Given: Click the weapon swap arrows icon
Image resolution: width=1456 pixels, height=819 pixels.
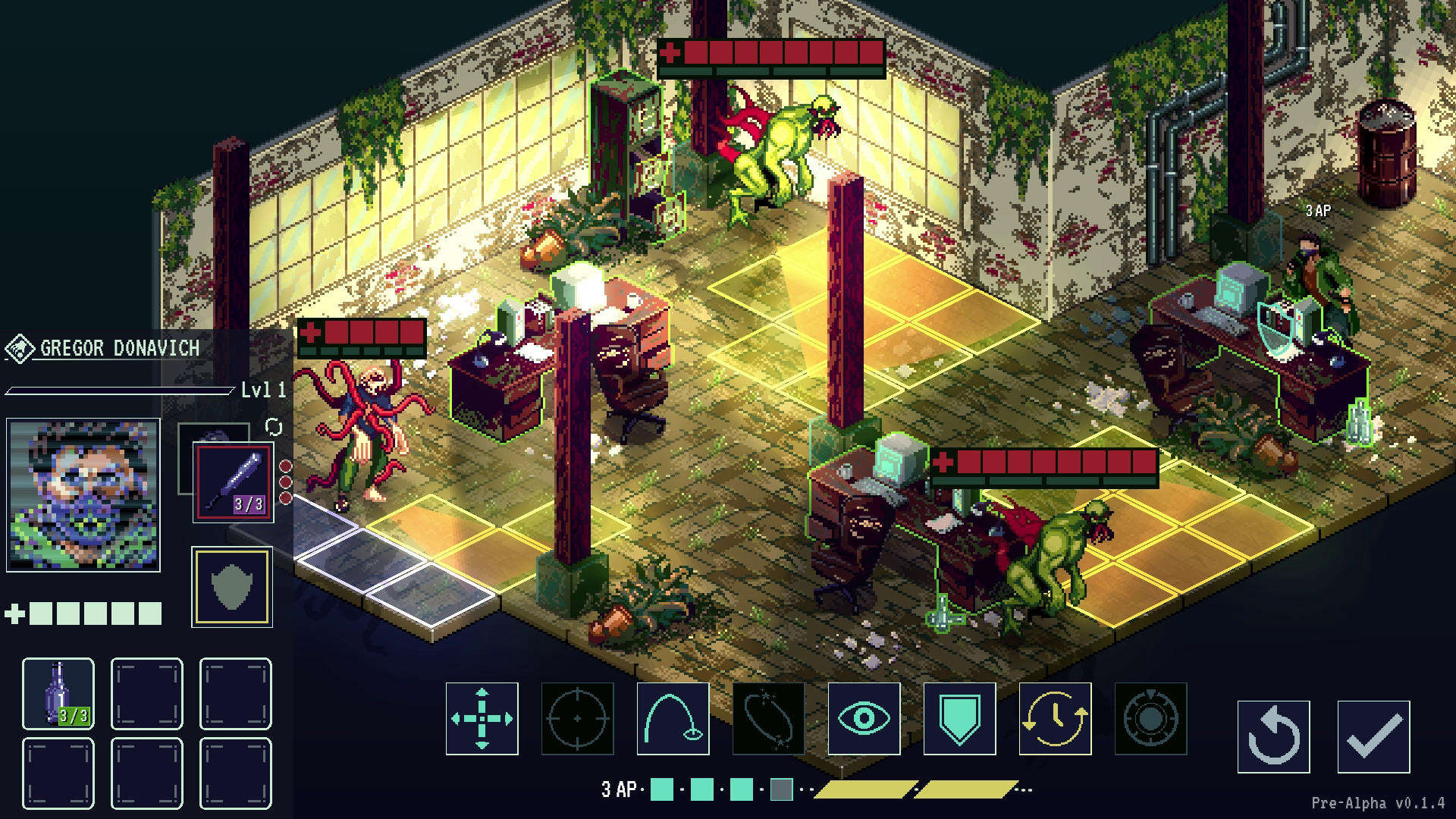Looking at the screenshot, I should pos(274,428).
